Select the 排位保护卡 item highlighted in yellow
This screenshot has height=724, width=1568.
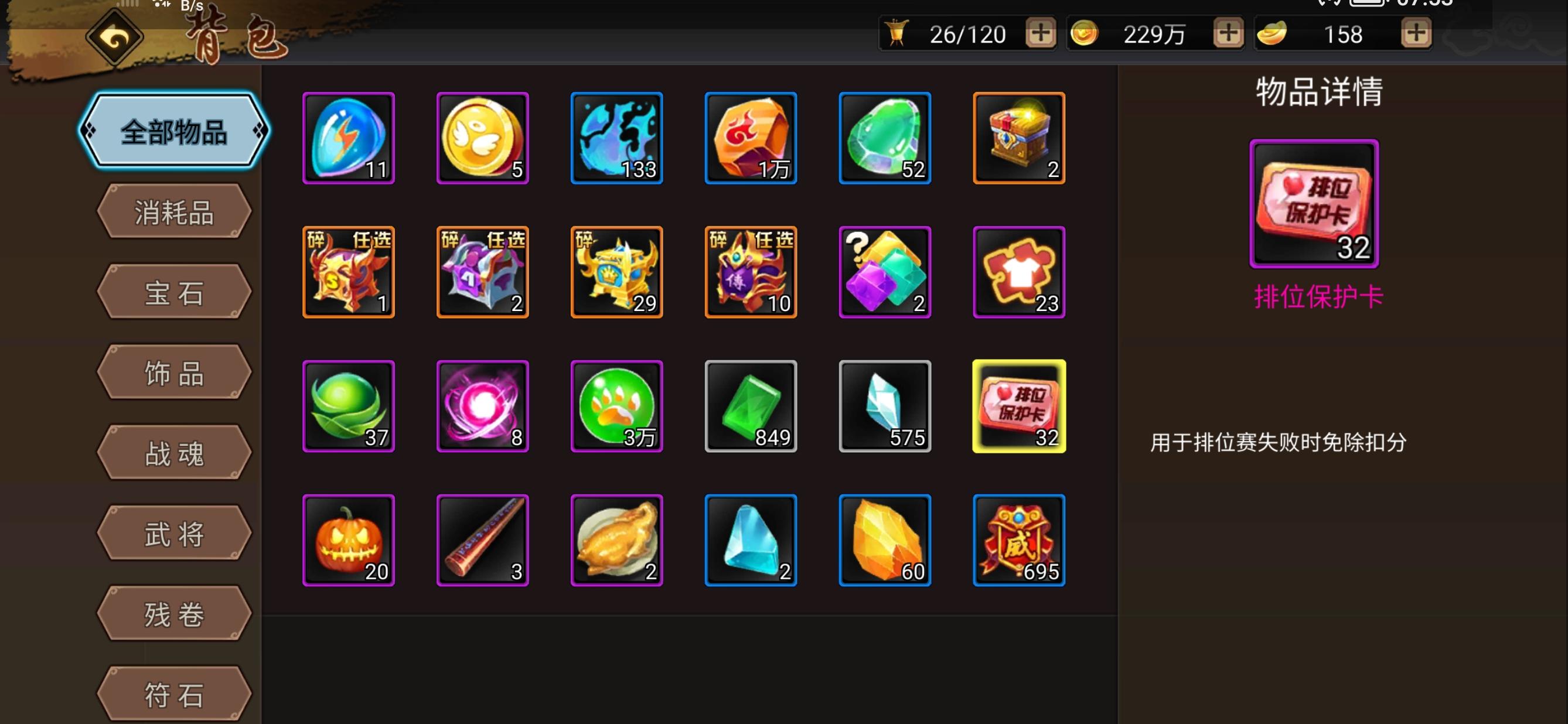(1018, 405)
